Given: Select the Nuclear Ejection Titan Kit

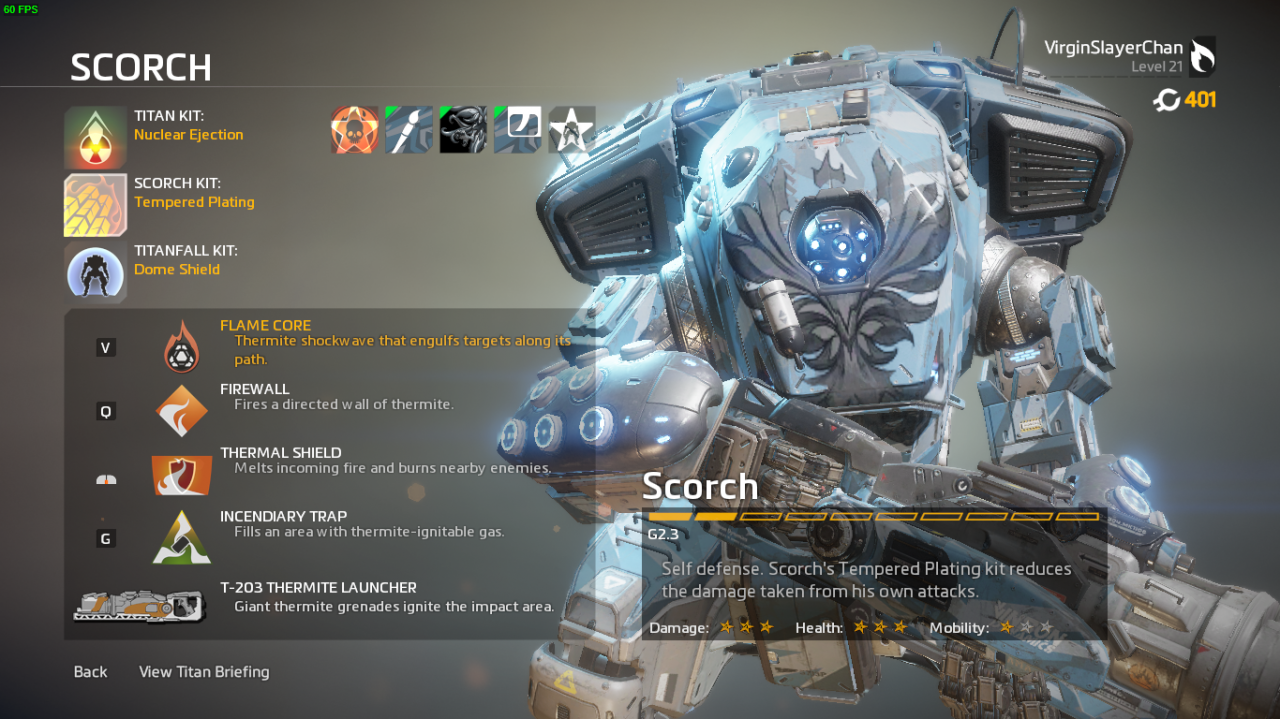Looking at the screenshot, I should tap(96, 138).
